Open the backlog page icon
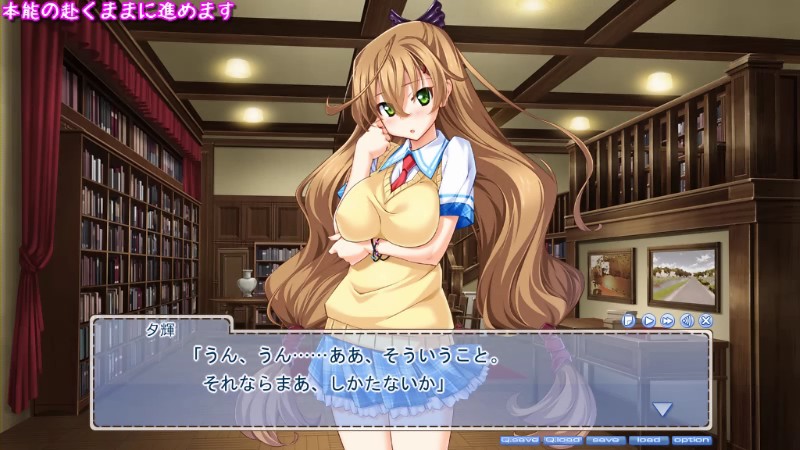 pyautogui.click(x=629, y=320)
